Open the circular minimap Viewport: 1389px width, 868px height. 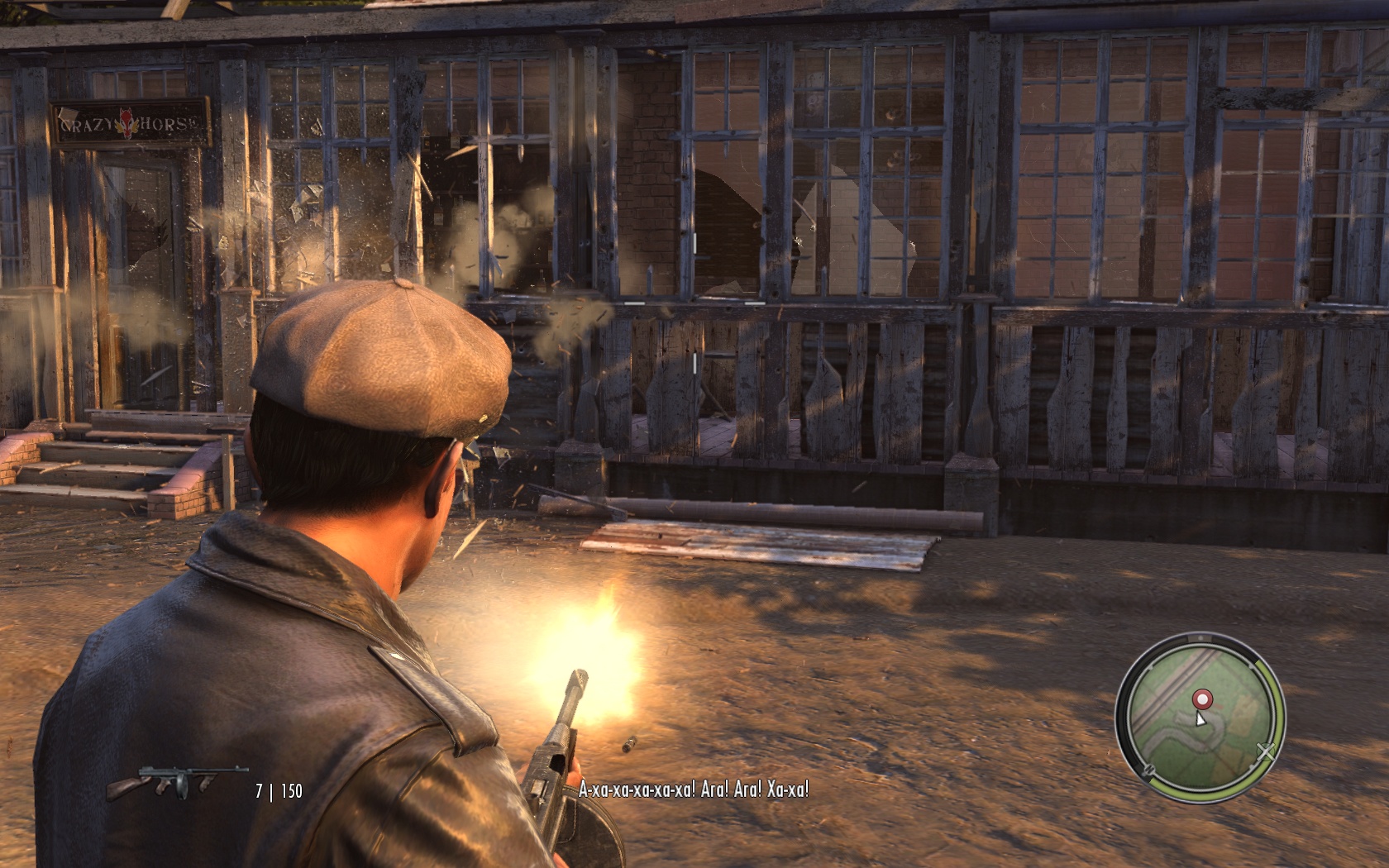[1200, 718]
